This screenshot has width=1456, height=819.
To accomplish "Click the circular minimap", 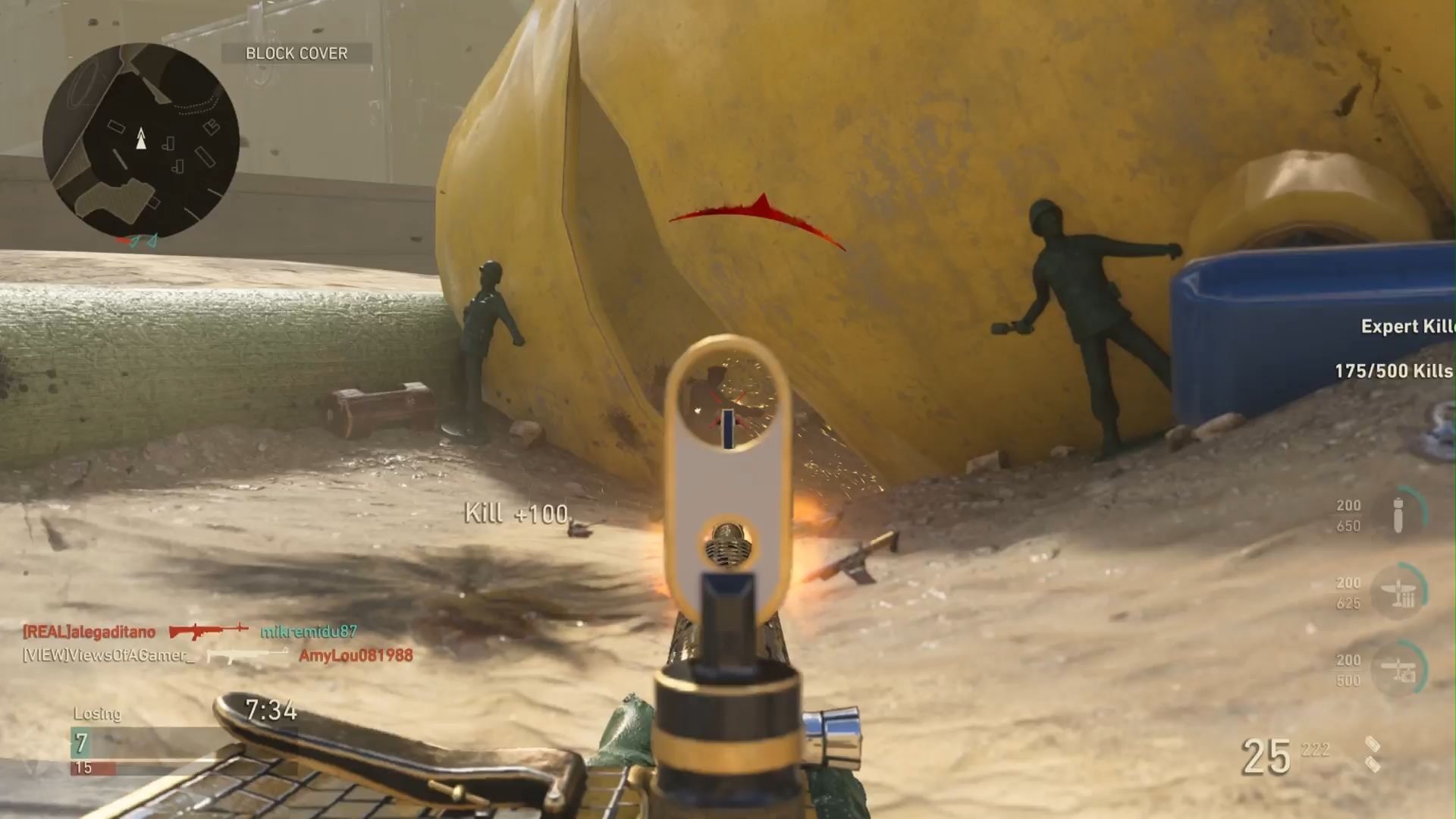I will [x=141, y=141].
